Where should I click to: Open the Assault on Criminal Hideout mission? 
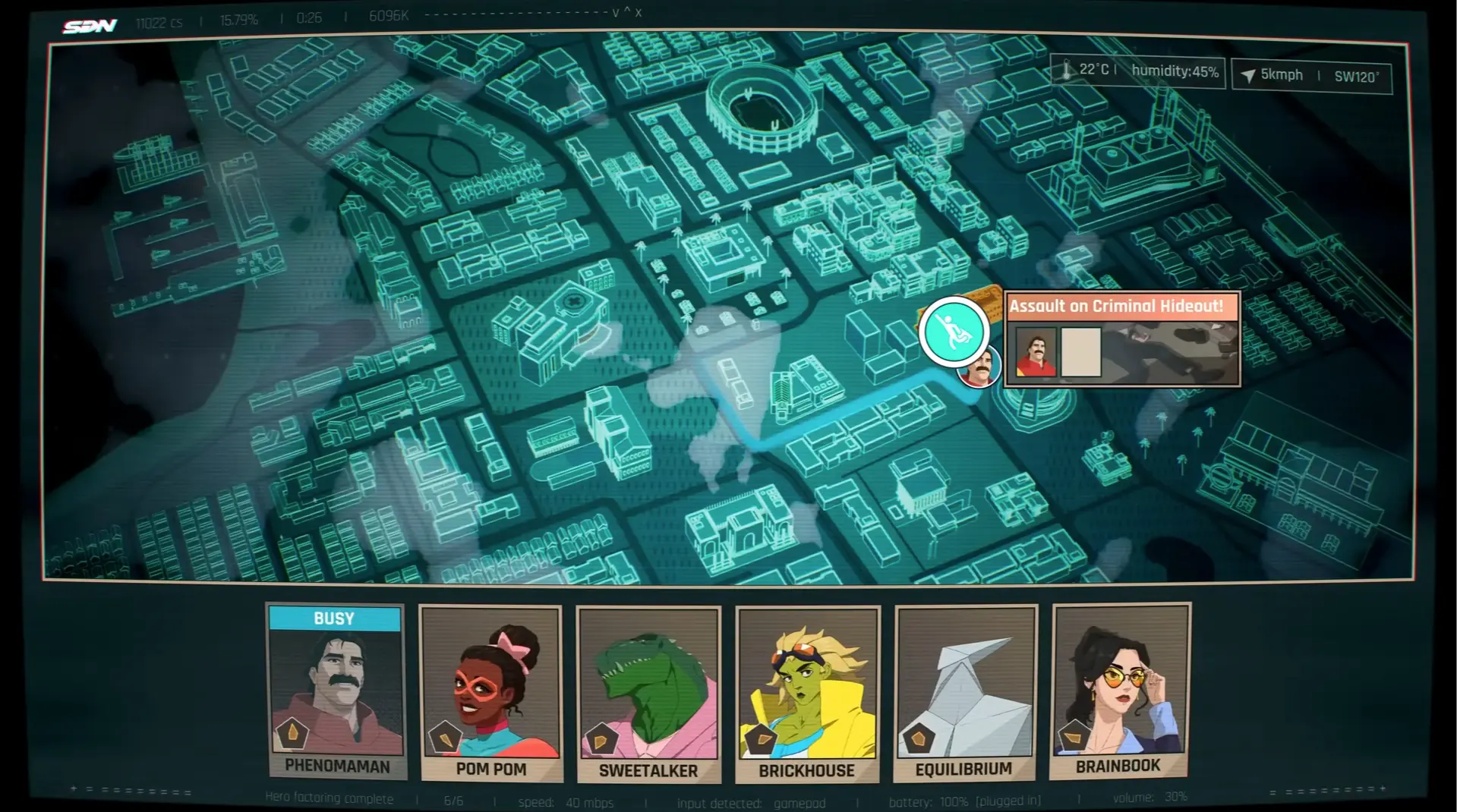tap(1115, 307)
